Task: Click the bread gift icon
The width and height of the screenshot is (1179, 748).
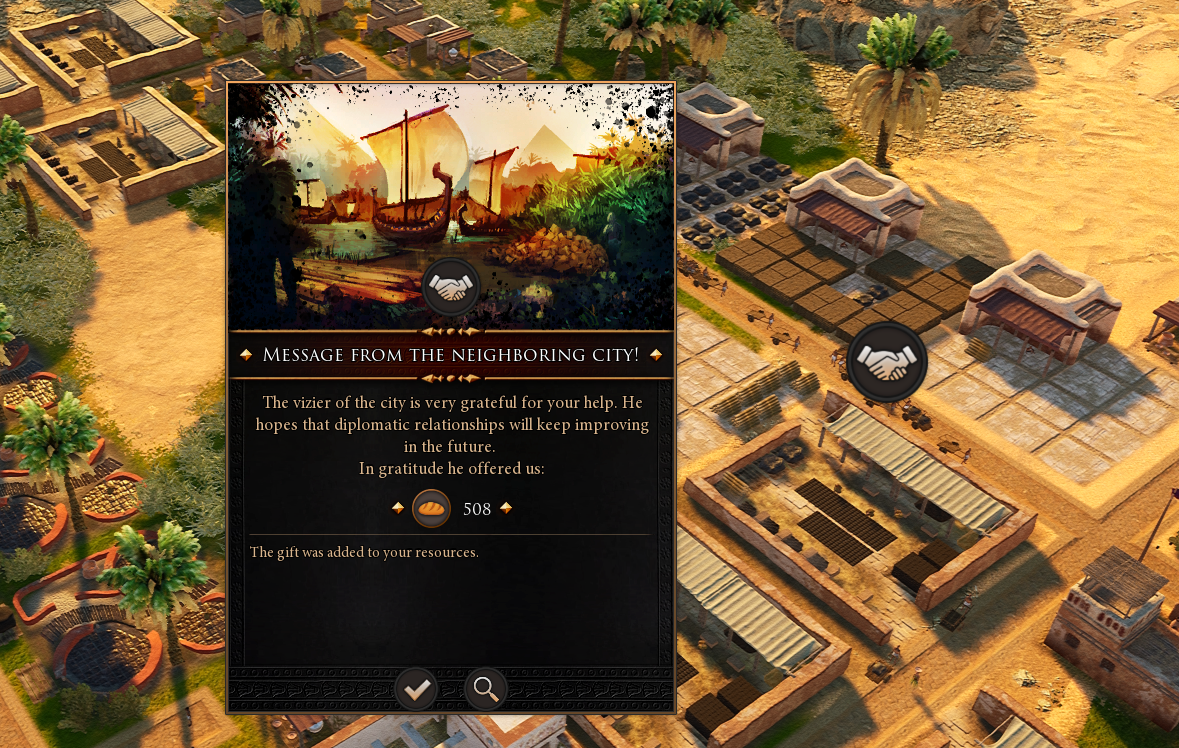Action: [432, 509]
